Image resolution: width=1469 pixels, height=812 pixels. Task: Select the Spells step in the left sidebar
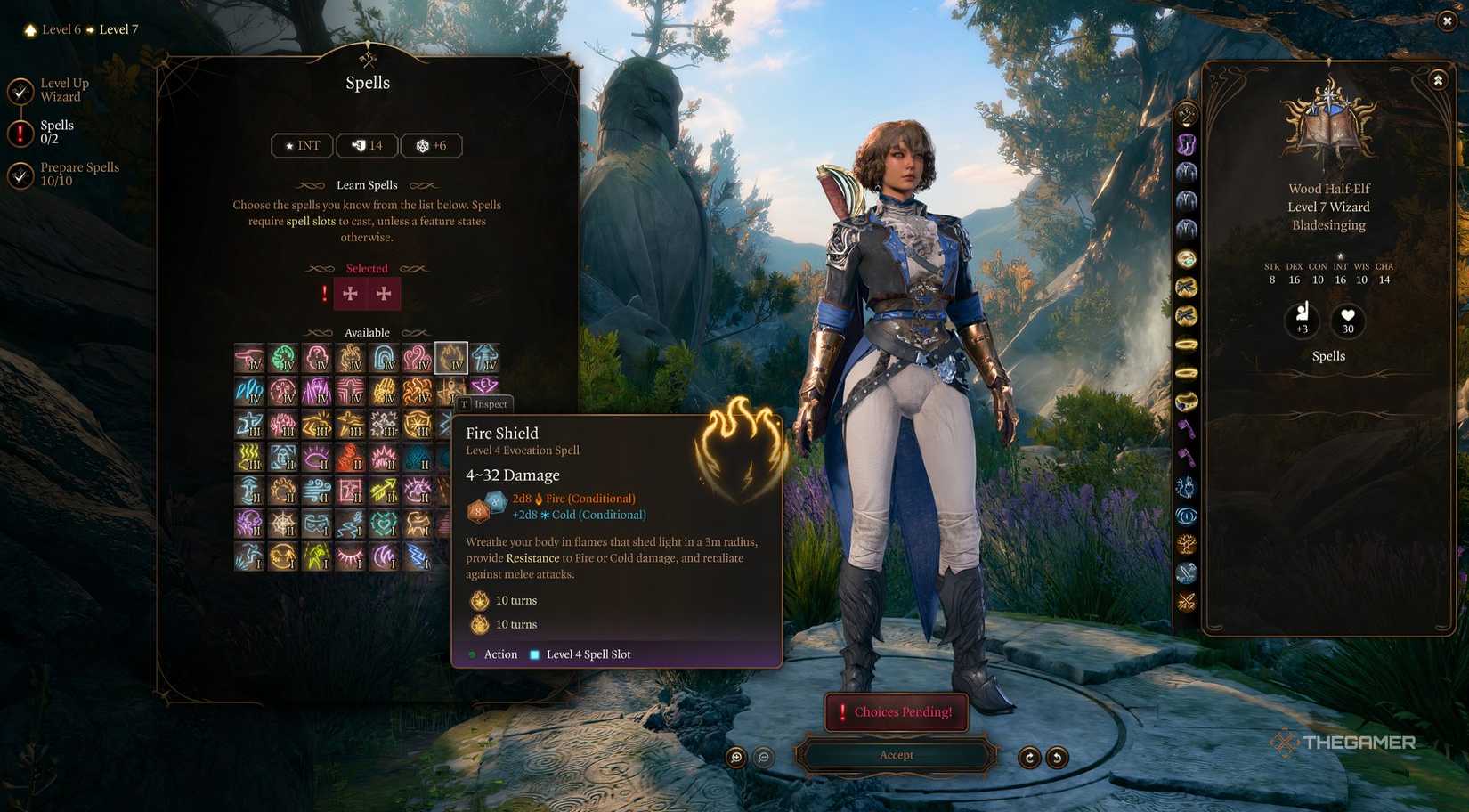(x=57, y=131)
